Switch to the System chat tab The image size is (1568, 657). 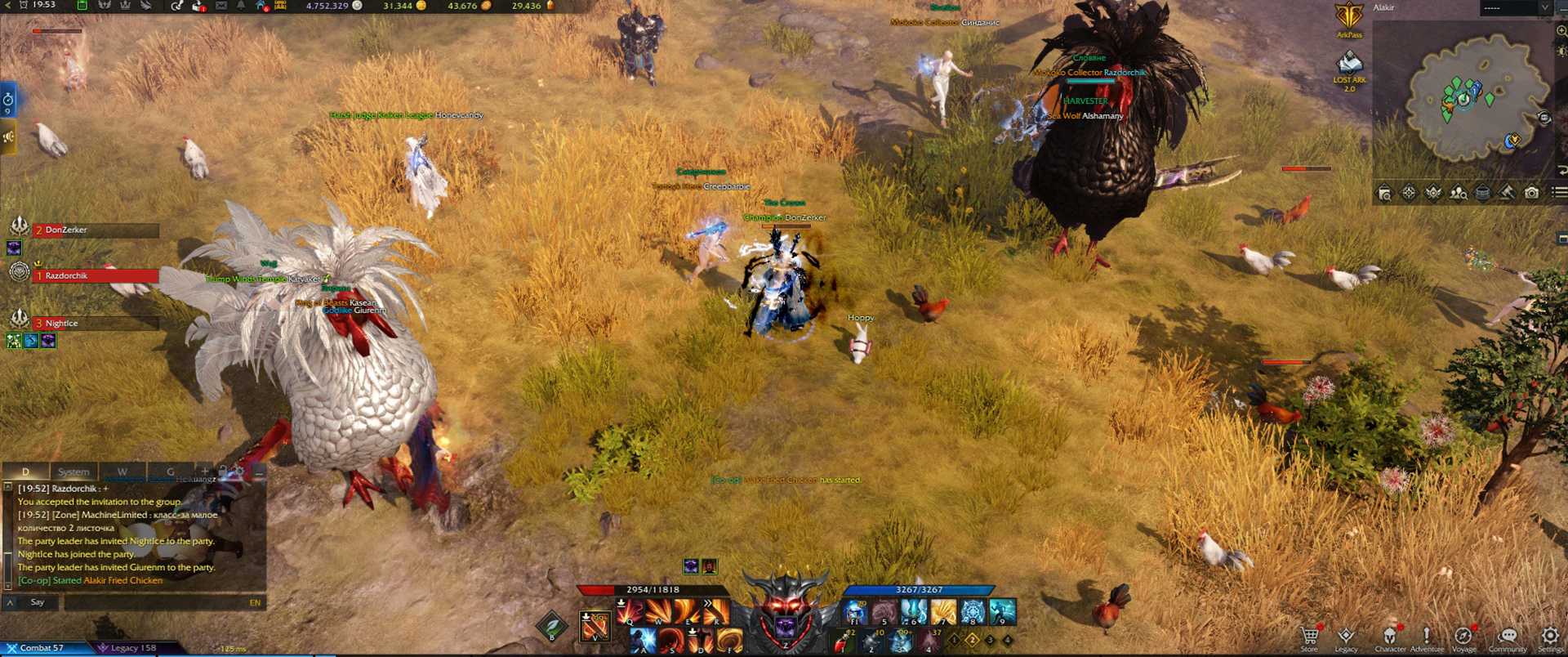pyautogui.click(x=73, y=472)
